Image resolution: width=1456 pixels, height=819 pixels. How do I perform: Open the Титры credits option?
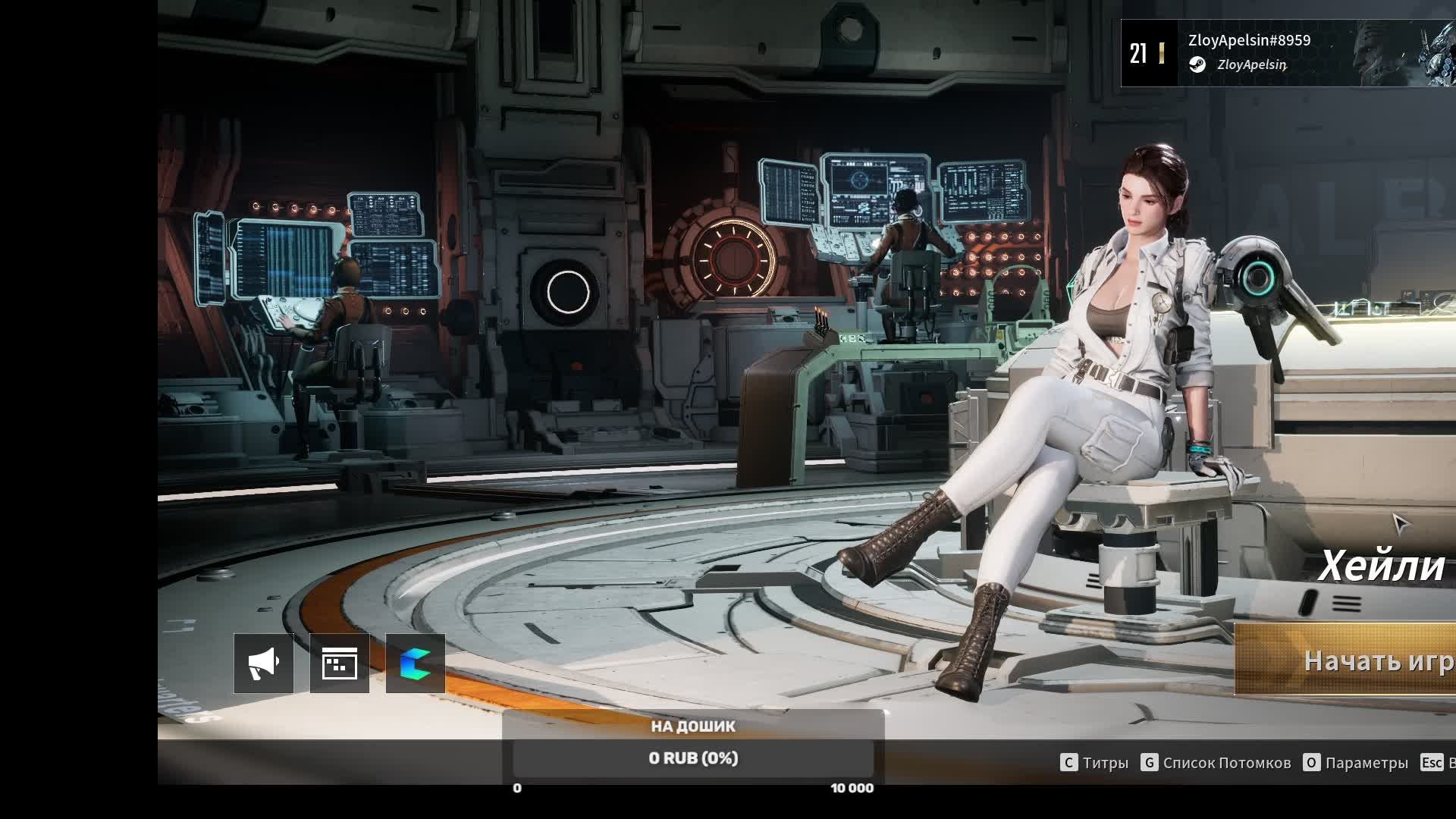coord(1095,763)
